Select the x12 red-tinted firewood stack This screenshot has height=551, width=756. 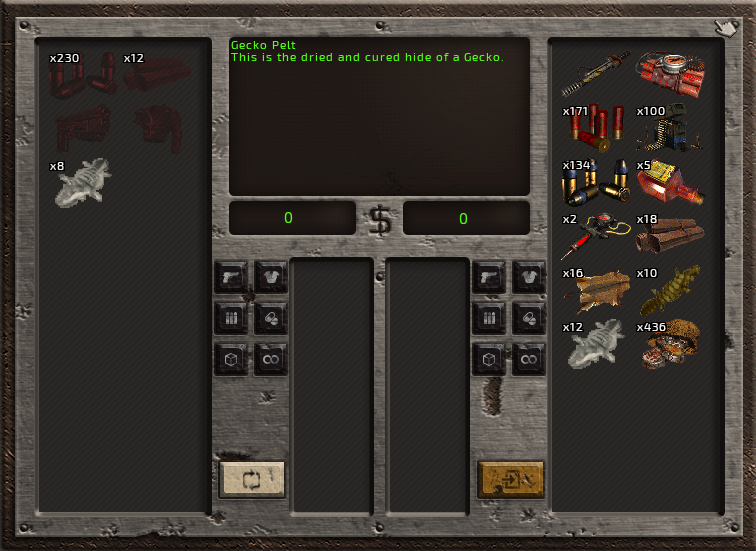pyautogui.click(x=158, y=73)
